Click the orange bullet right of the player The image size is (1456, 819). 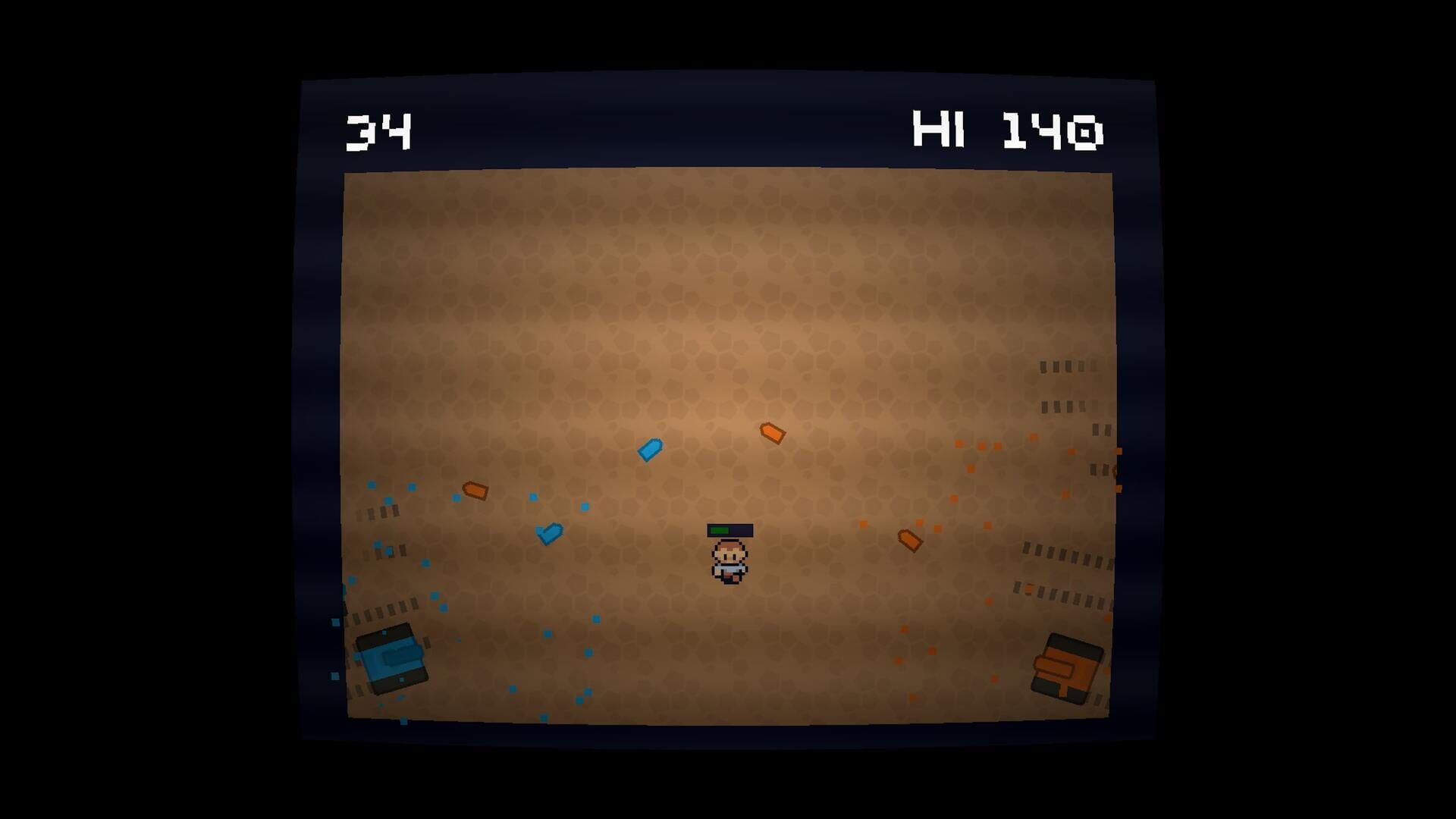click(908, 539)
